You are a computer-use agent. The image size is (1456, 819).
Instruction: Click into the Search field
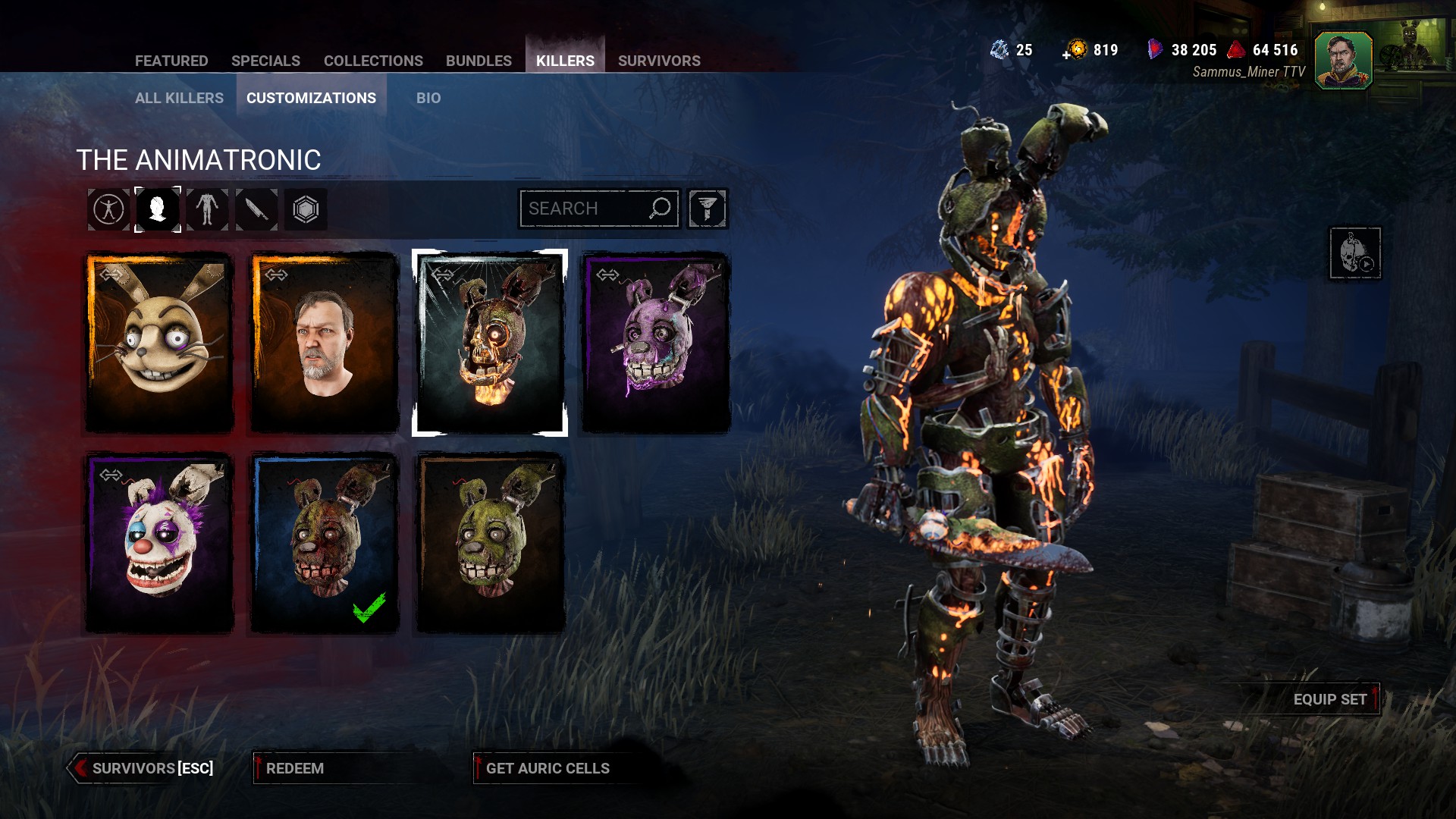tap(584, 209)
